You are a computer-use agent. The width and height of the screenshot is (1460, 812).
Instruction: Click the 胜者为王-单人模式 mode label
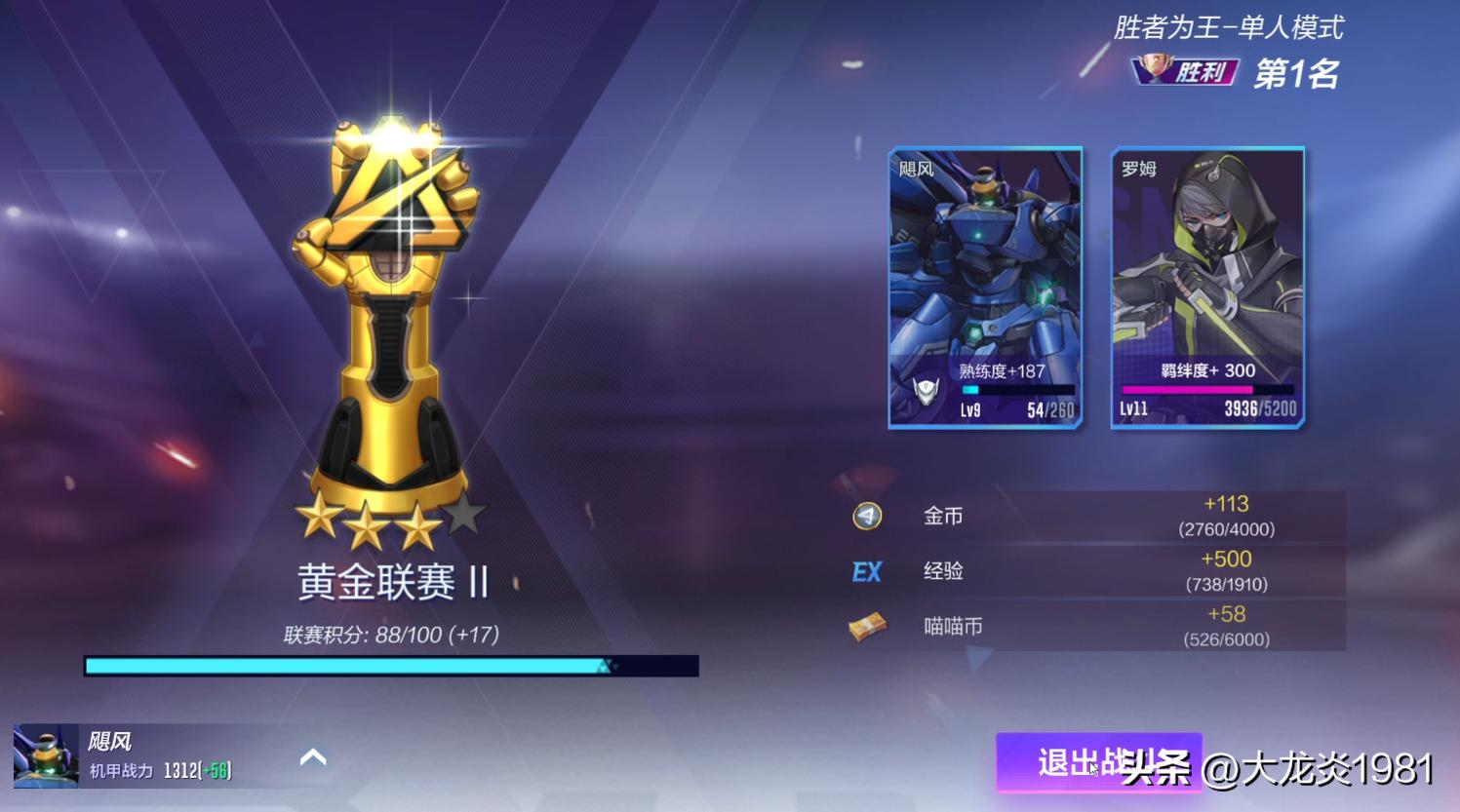point(1228,28)
